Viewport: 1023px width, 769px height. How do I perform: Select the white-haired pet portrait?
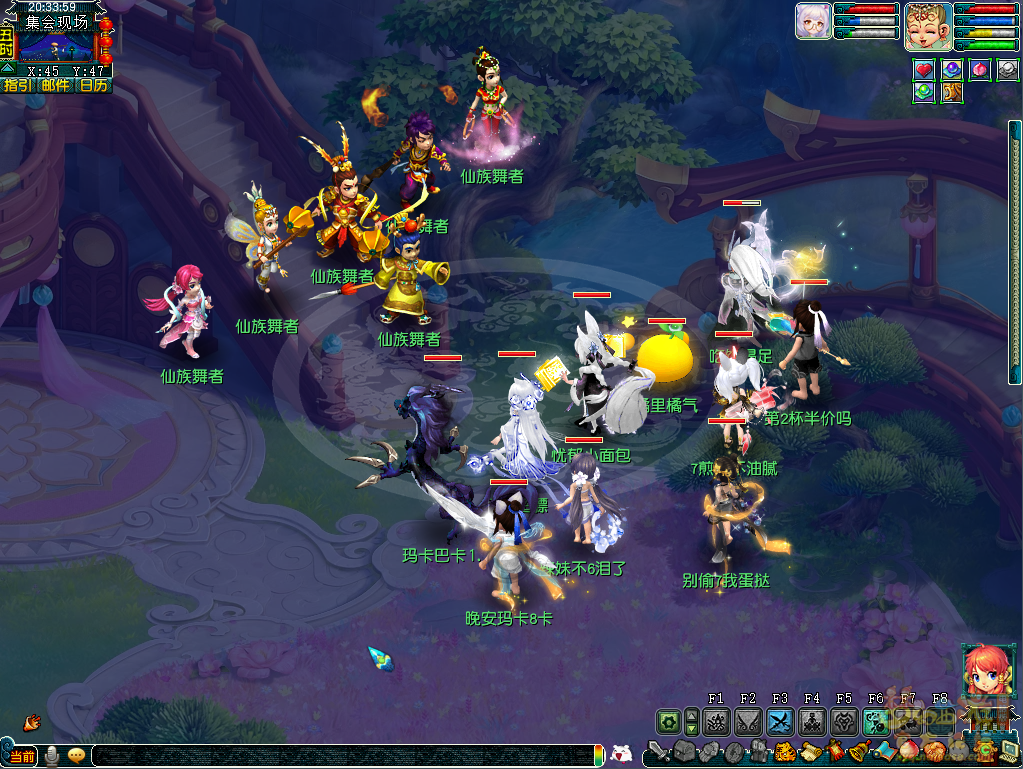pos(813,21)
